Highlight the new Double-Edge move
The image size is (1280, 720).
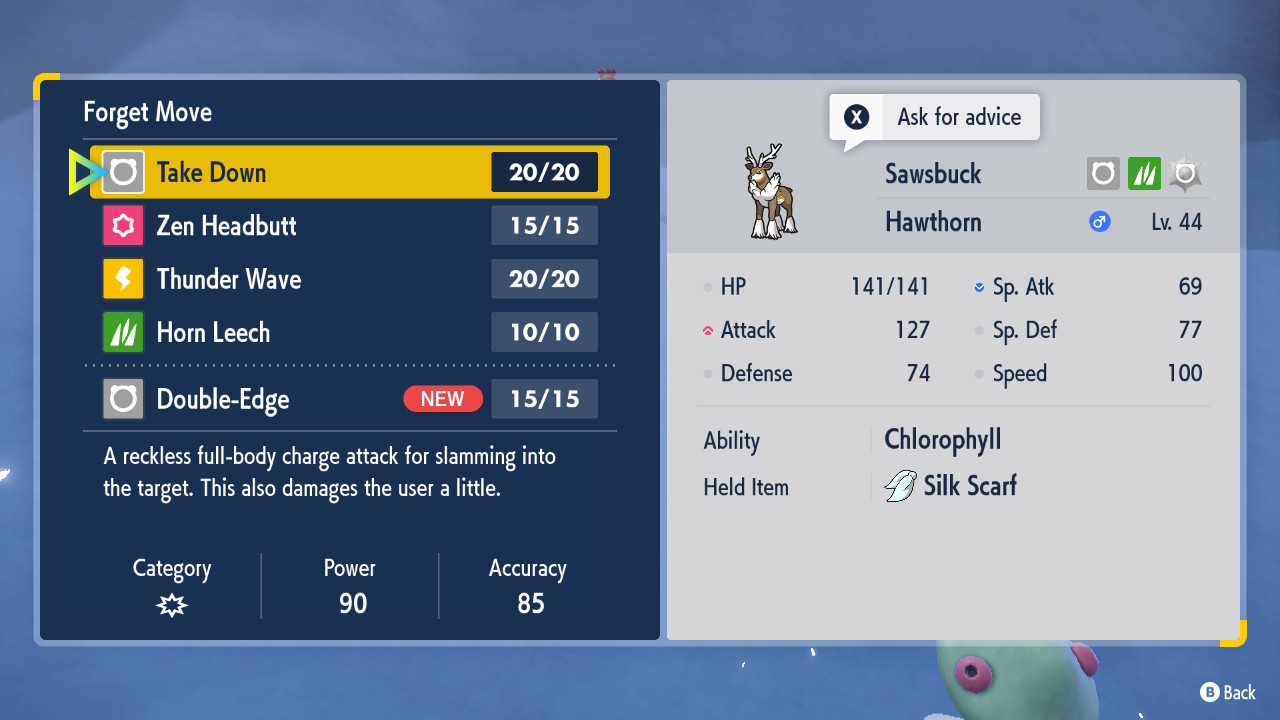pos(350,399)
